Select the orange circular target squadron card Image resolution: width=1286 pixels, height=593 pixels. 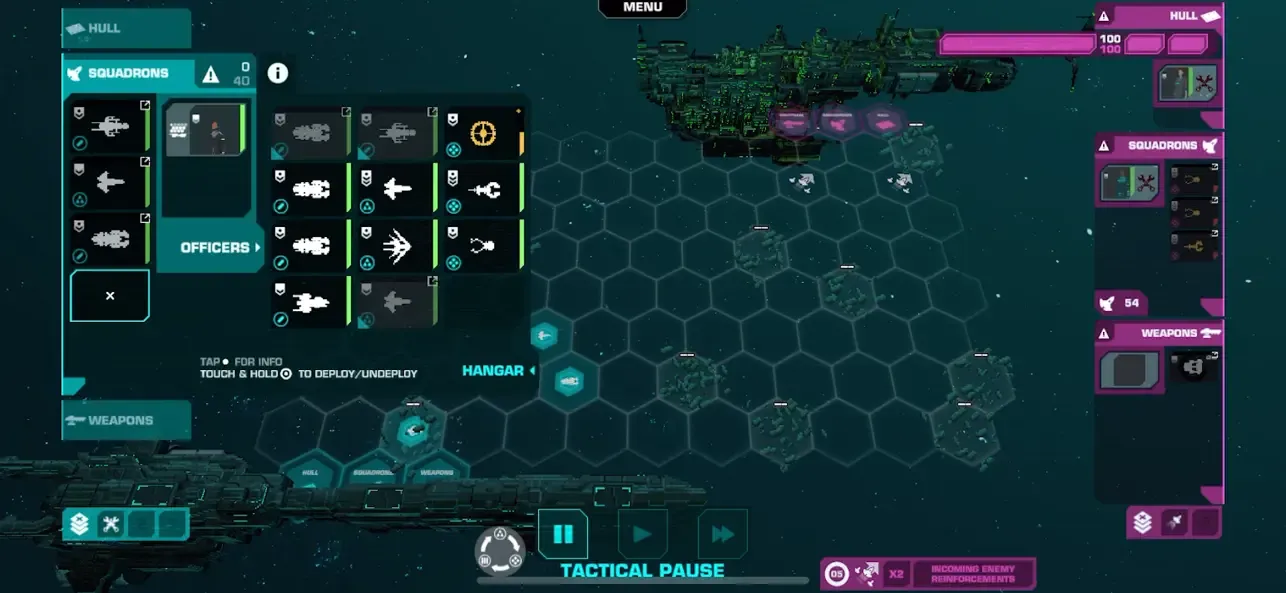click(x=484, y=133)
